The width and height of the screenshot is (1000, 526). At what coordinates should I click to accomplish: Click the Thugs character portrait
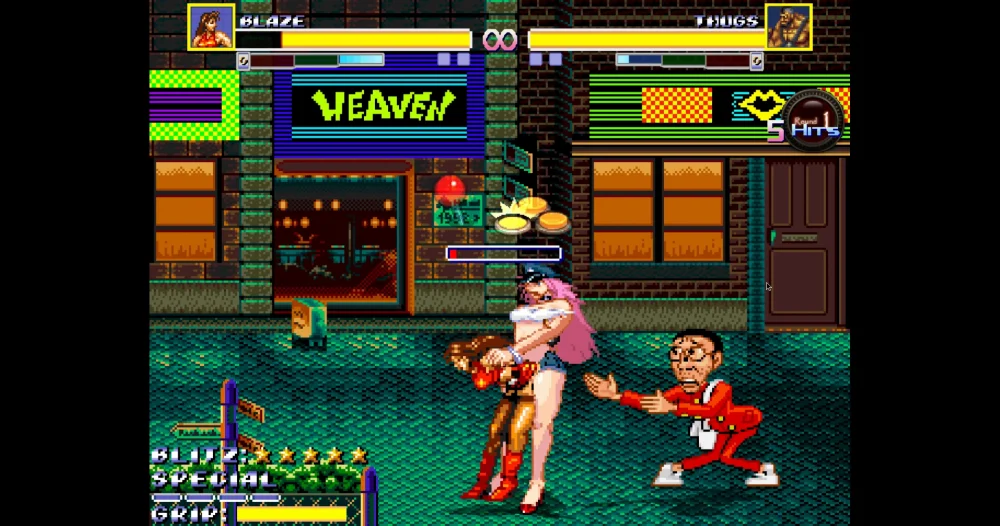point(788,27)
